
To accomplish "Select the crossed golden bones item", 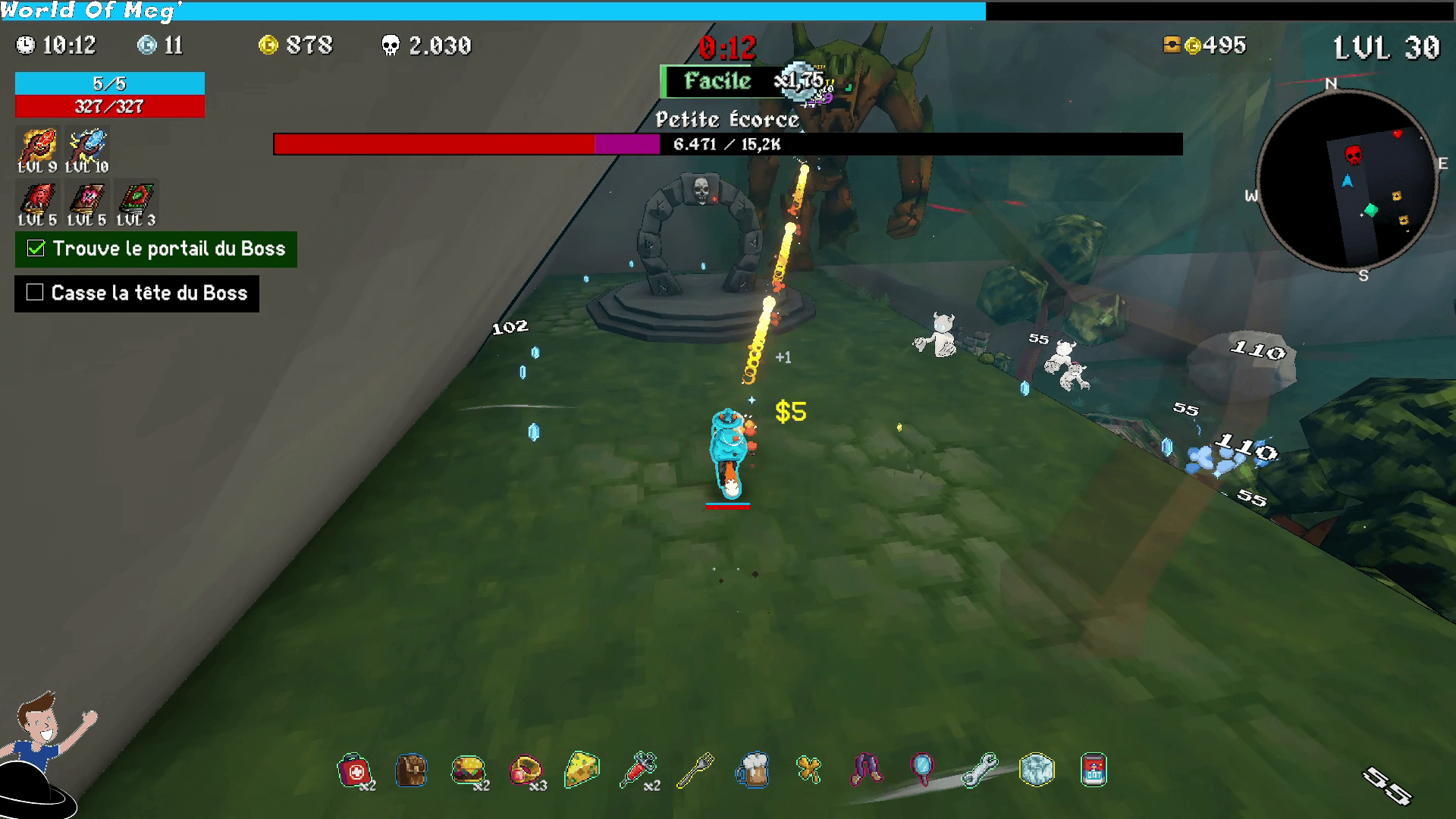I will click(x=809, y=770).
